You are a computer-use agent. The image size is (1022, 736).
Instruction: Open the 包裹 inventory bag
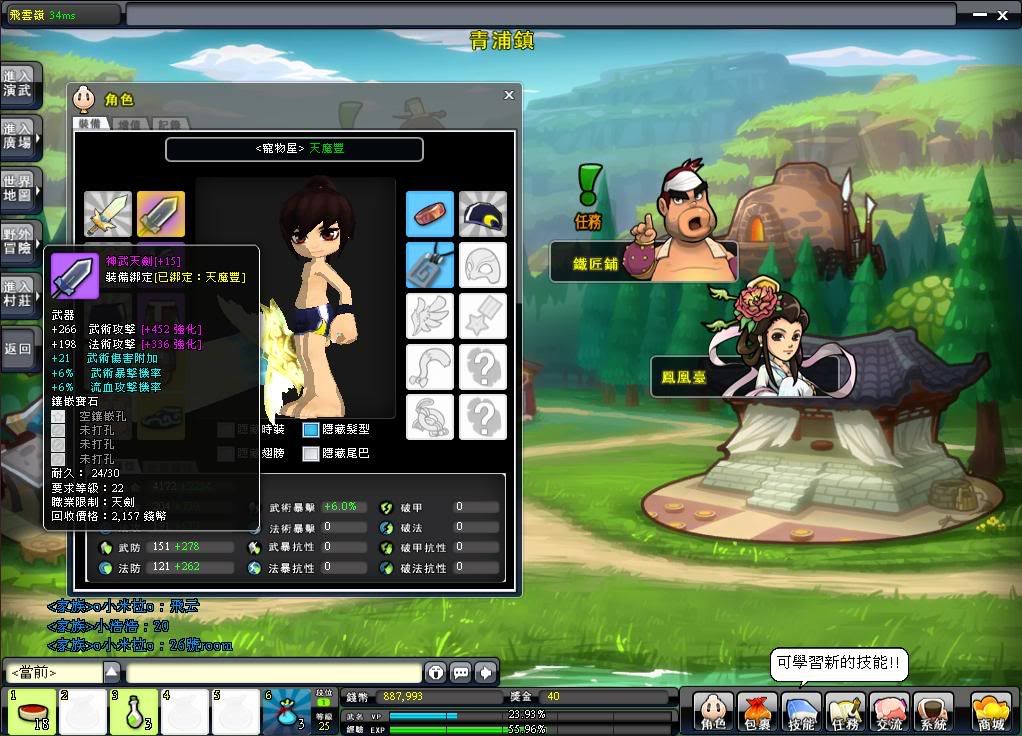pyautogui.click(x=758, y=712)
